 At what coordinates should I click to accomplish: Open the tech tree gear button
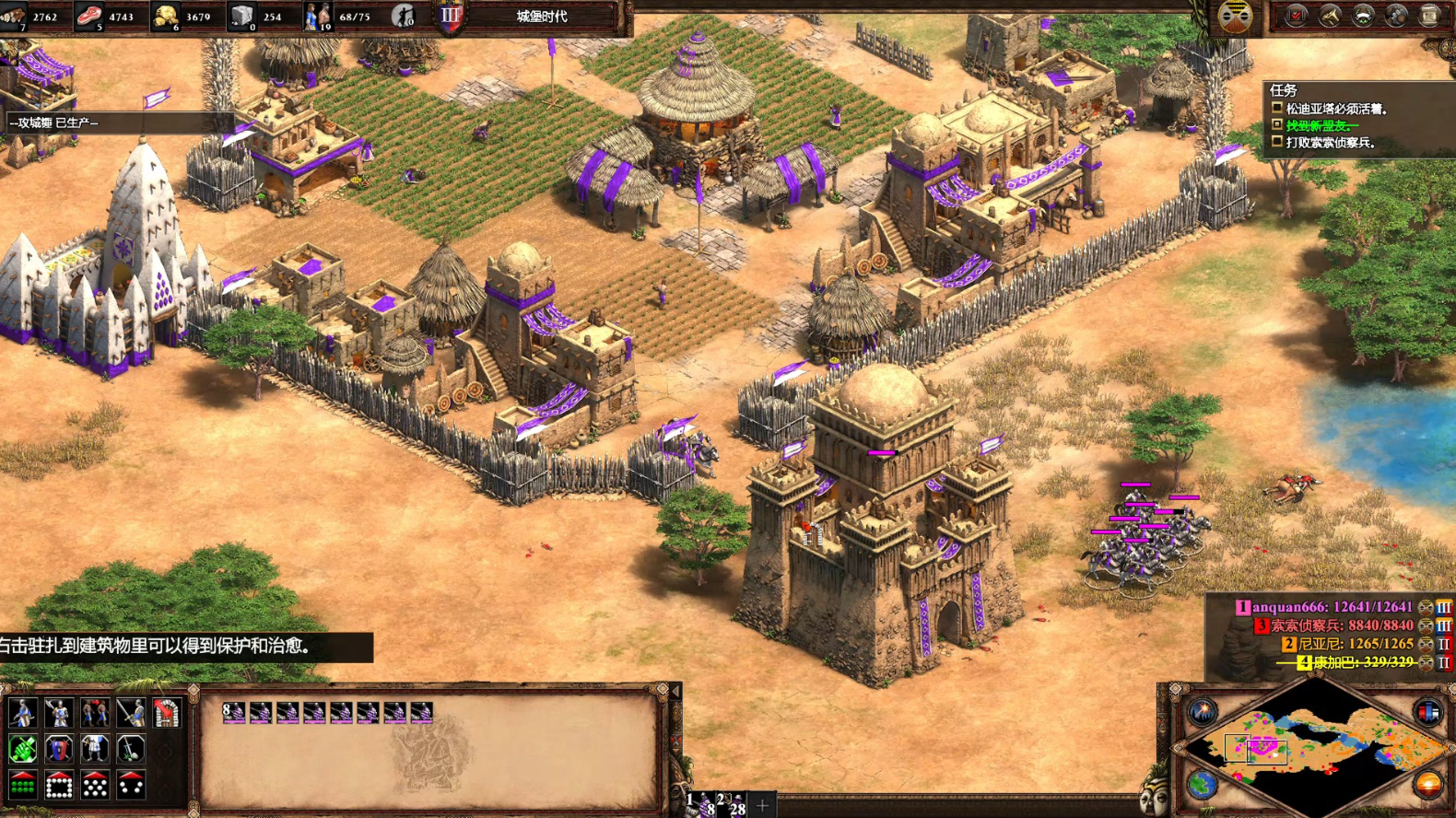coord(1396,16)
